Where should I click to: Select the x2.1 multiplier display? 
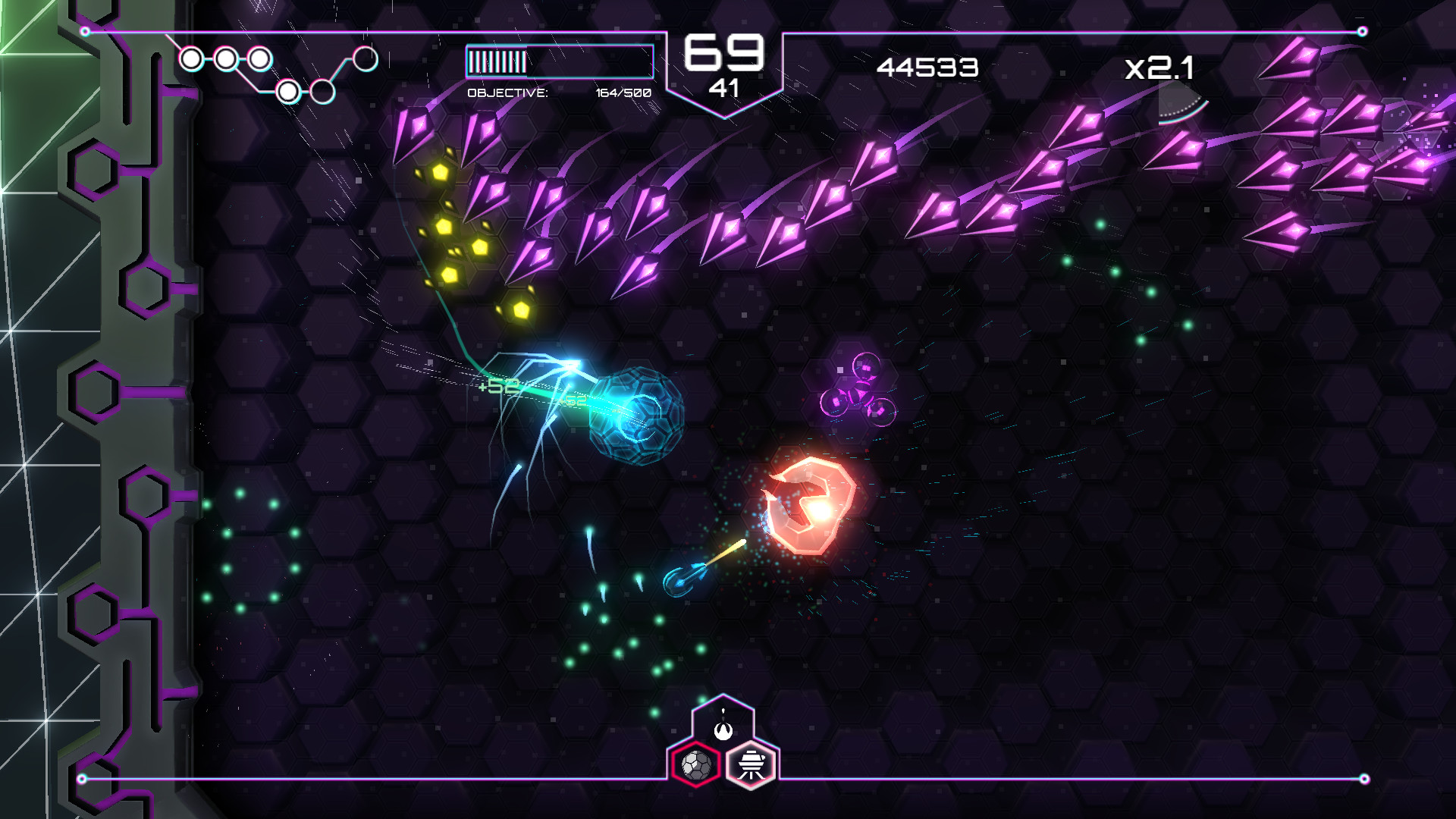click(1159, 68)
